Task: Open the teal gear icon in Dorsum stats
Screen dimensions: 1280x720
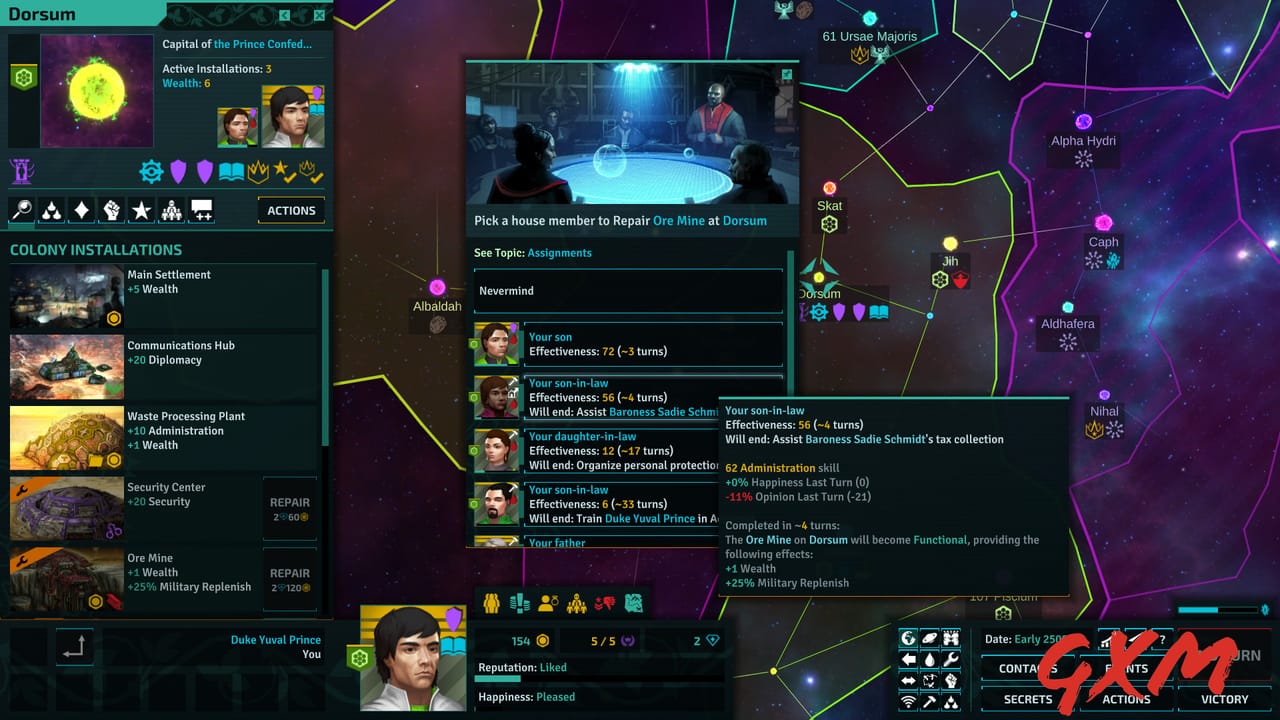Action: (151, 171)
